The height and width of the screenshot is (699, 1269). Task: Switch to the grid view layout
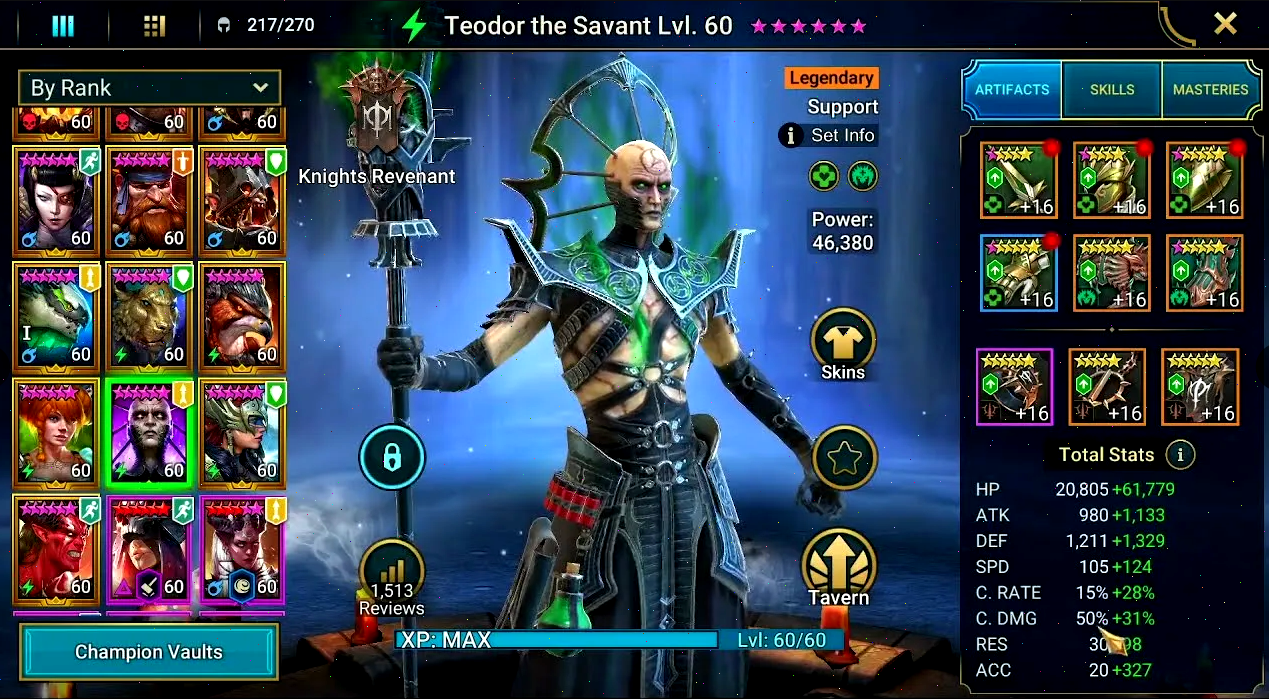click(154, 26)
